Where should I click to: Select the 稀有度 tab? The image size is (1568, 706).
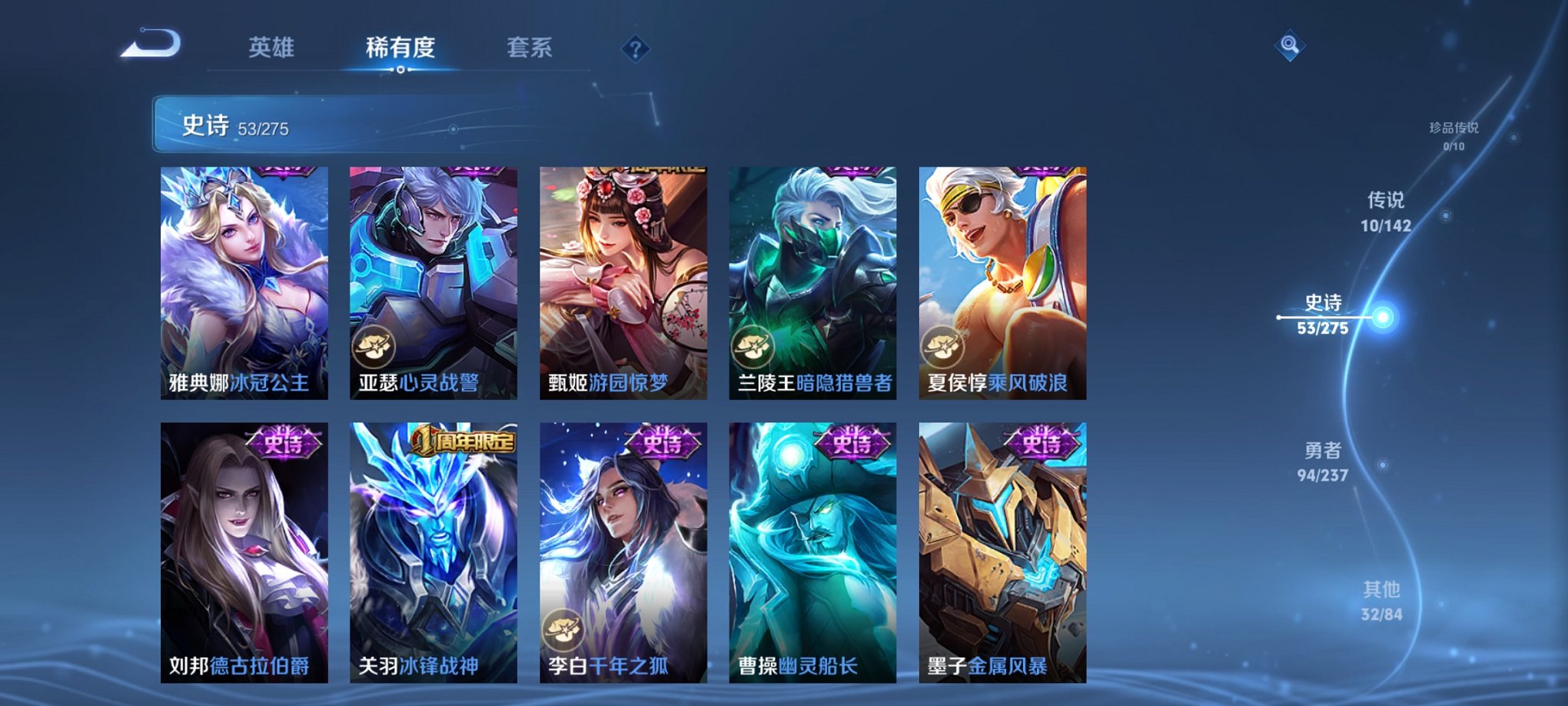tap(401, 48)
